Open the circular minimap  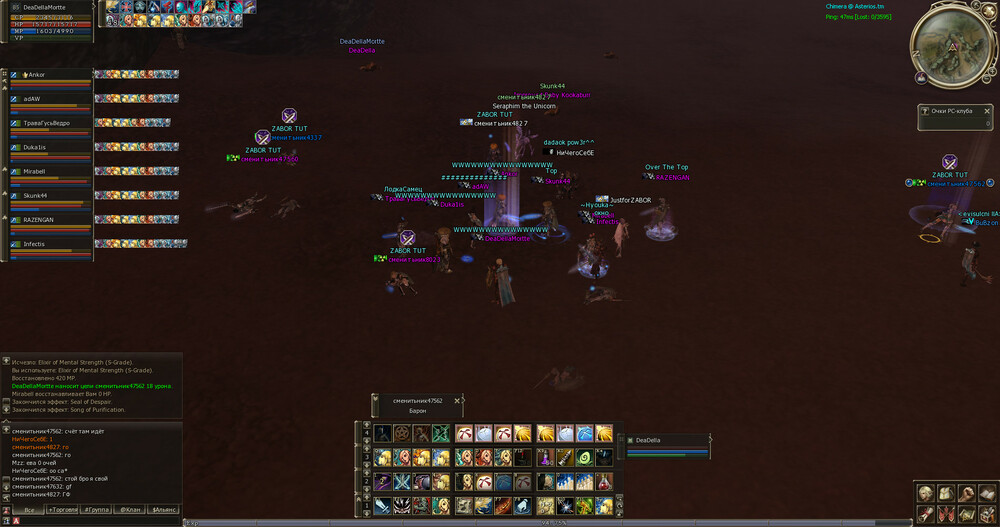(x=950, y=48)
